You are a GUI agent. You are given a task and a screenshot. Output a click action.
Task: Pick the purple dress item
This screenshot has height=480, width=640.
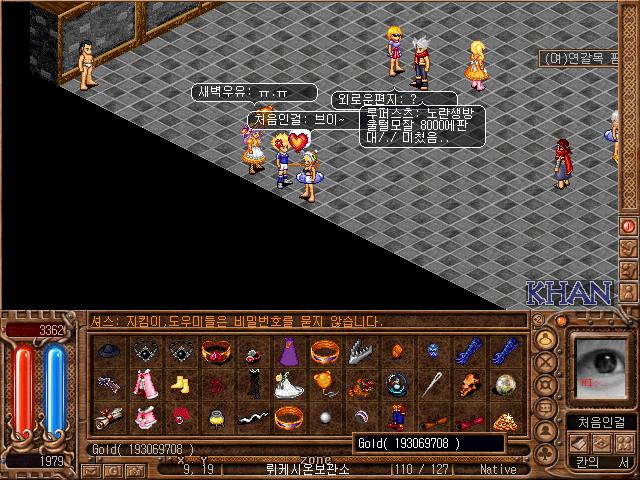point(287,351)
